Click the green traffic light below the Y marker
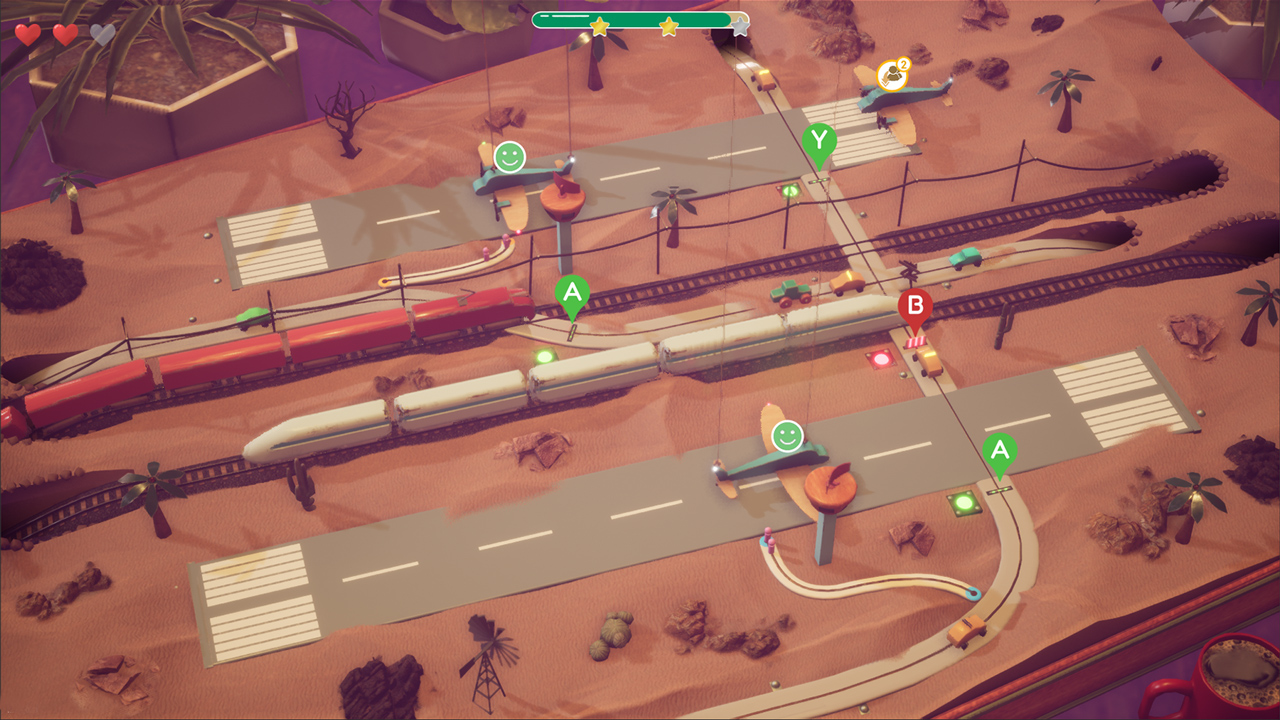Image resolution: width=1280 pixels, height=720 pixels. 790,192
